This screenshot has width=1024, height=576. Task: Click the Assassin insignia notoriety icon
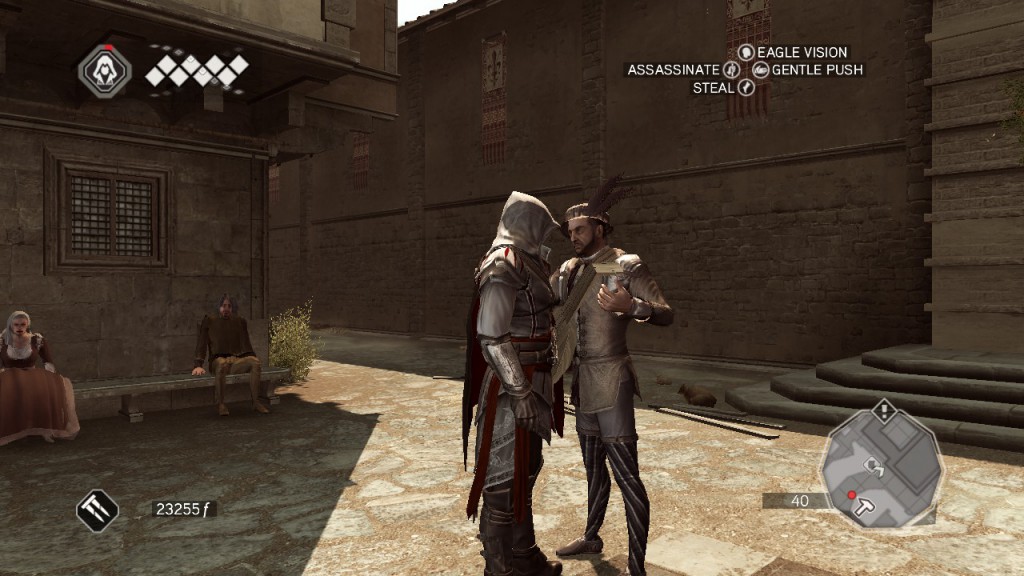(104, 70)
